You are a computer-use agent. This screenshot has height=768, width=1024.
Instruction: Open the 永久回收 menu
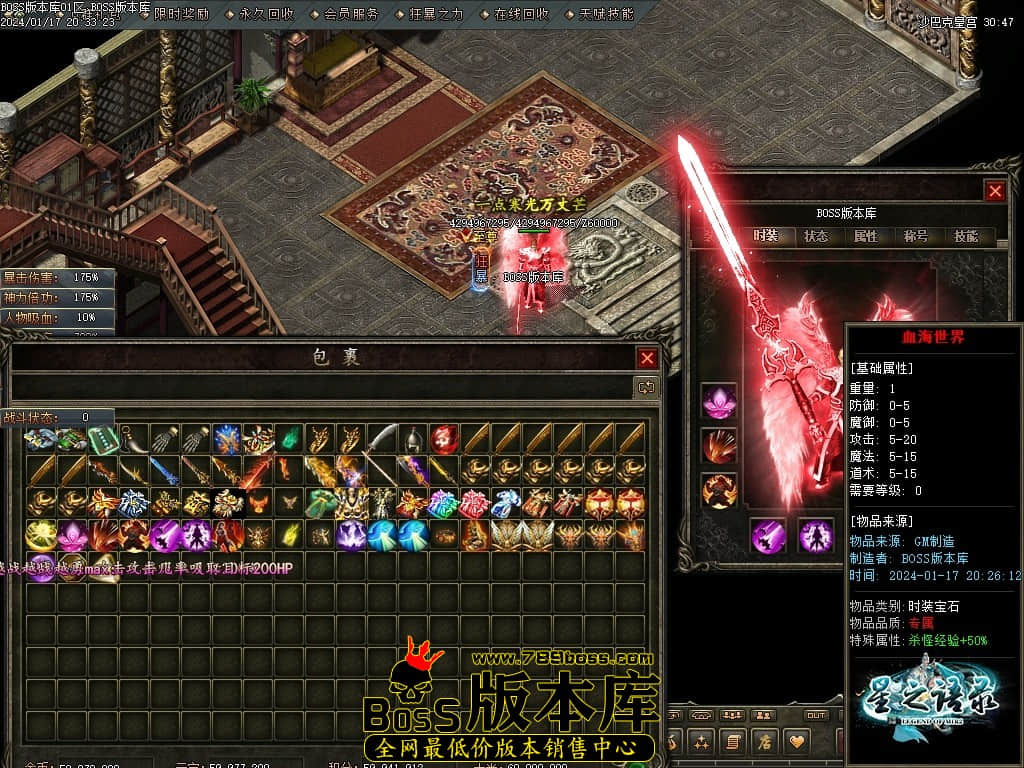[267, 14]
